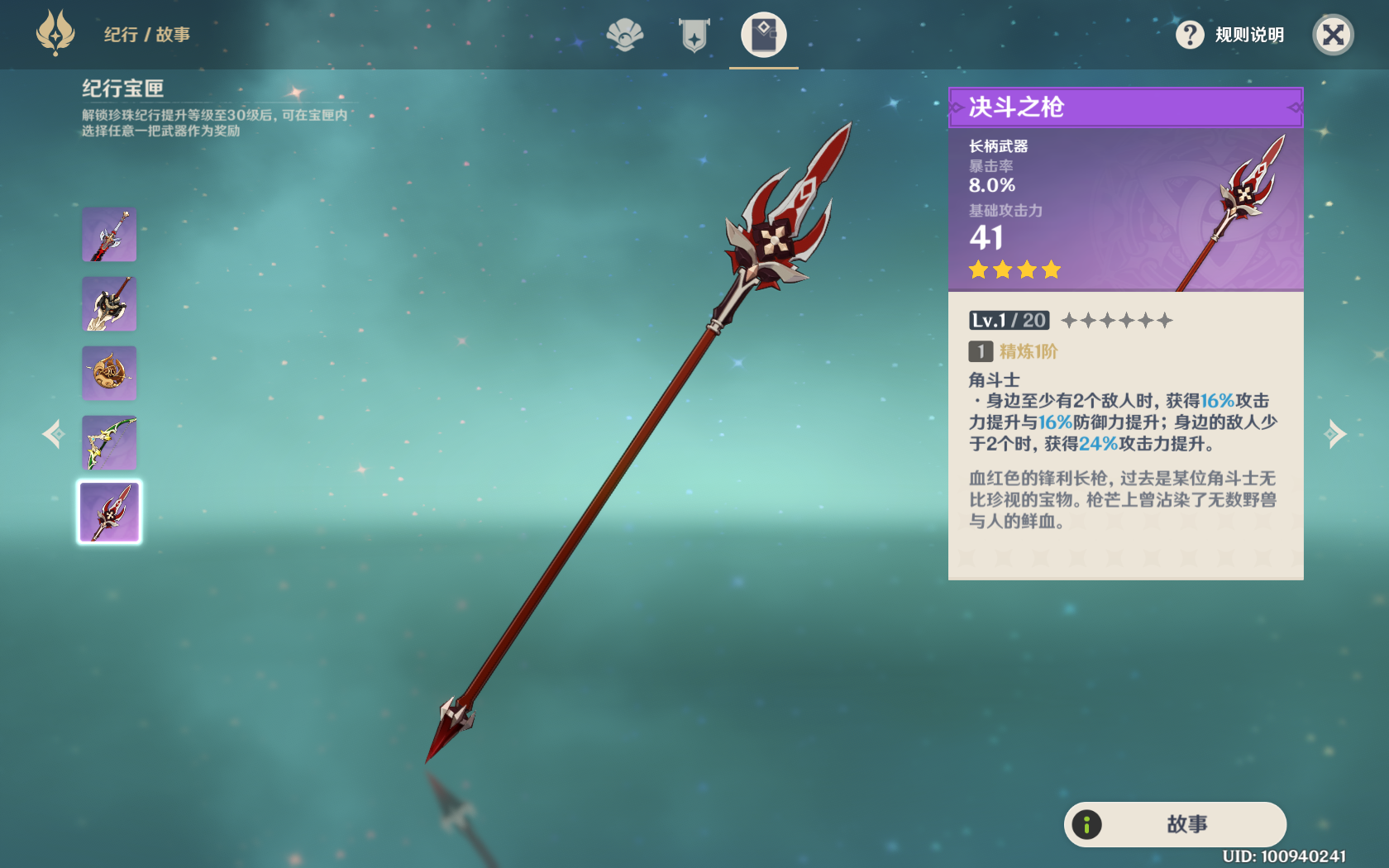Select the green bow thumbnail
This screenshot has height=868, width=1389.
109,443
